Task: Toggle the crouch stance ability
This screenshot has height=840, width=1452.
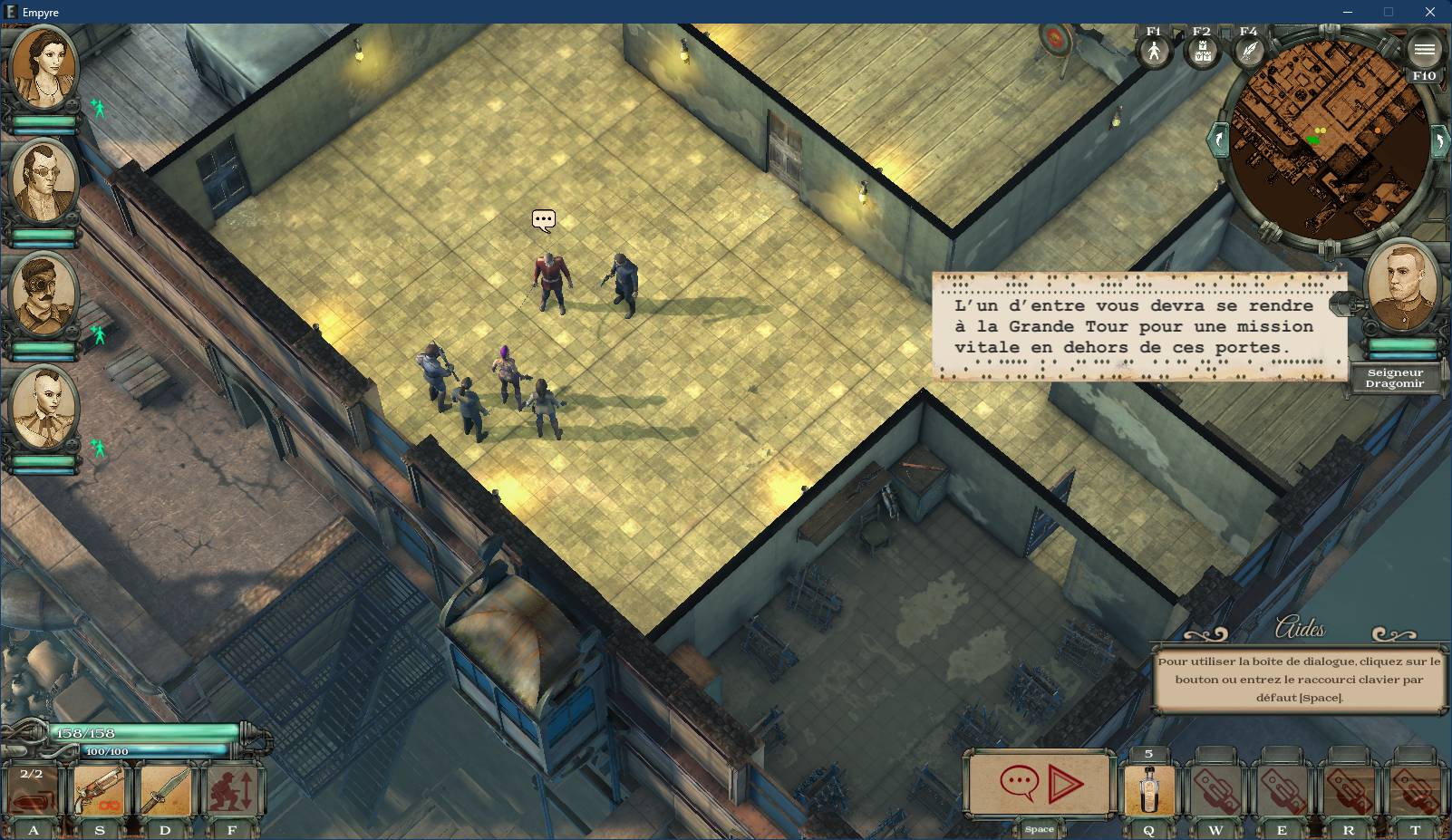Action: [x=232, y=791]
